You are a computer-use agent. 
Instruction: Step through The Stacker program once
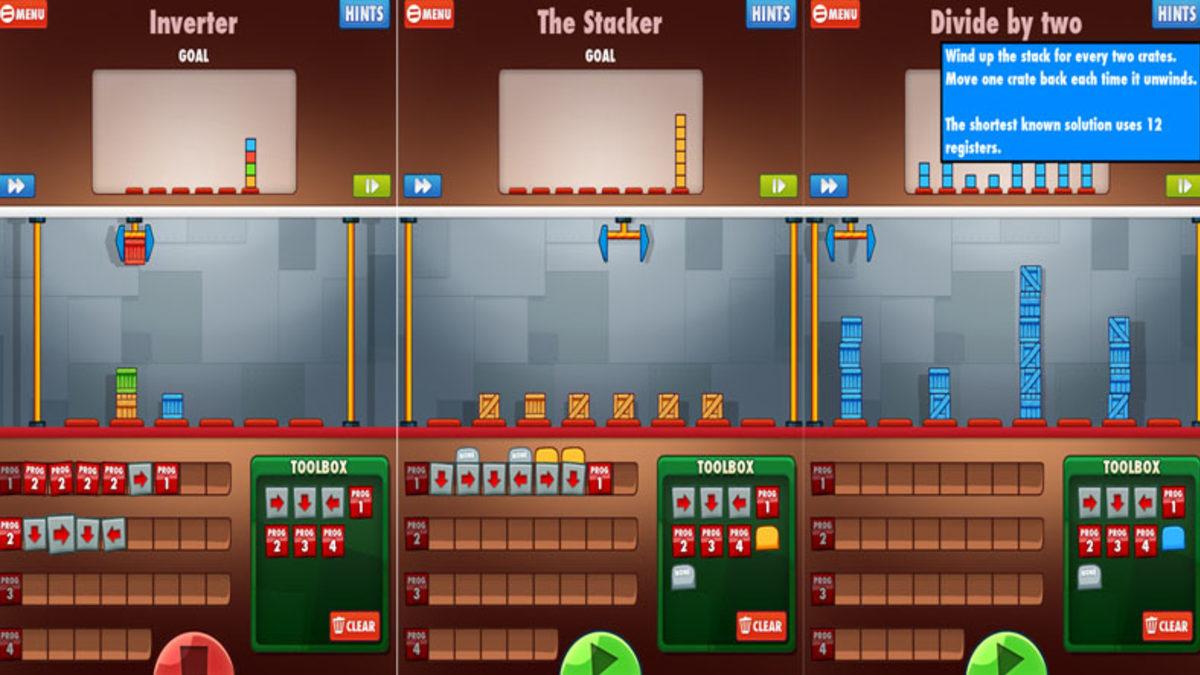(x=778, y=186)
